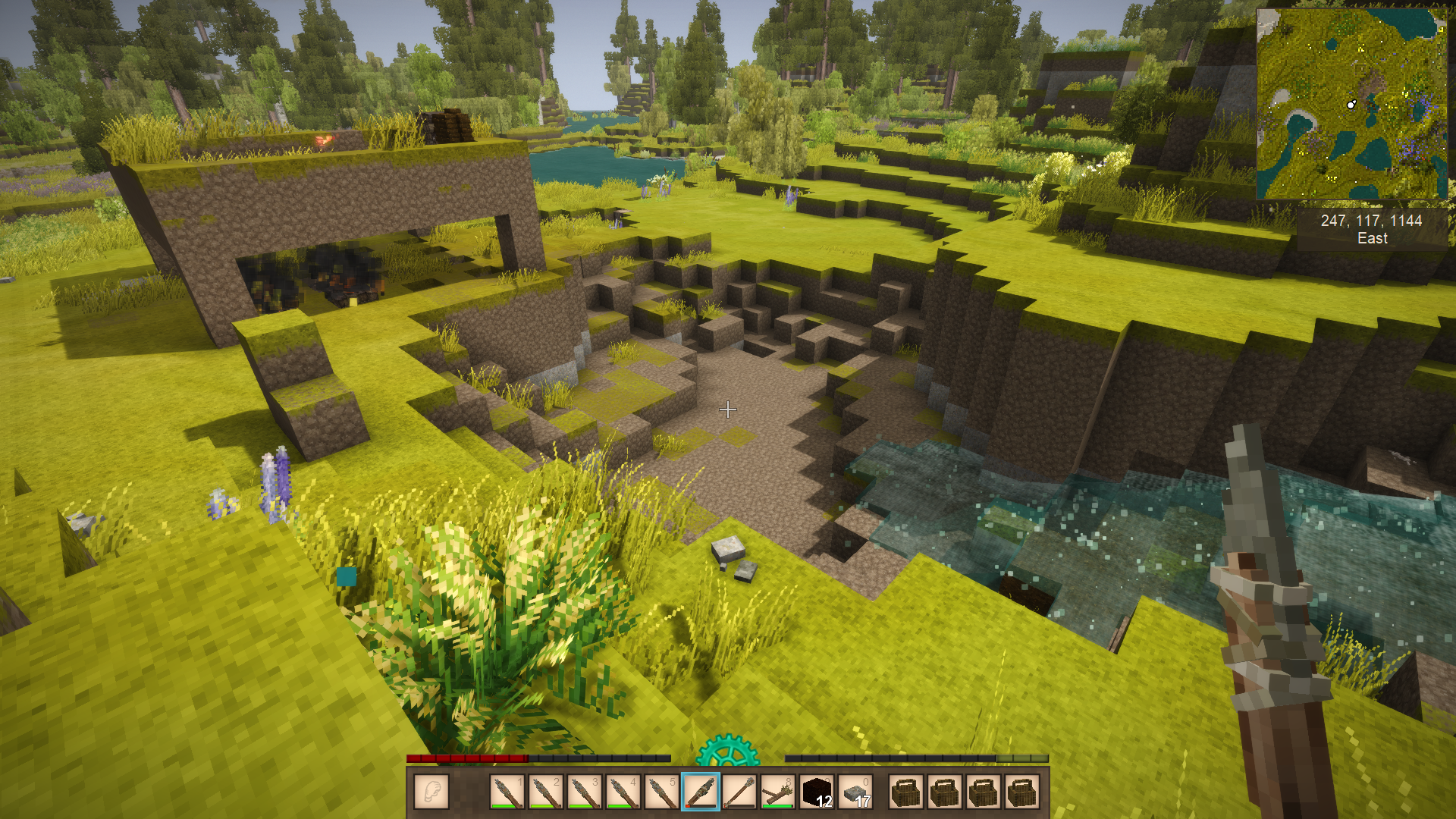Open the world minimap
This screenshot has width=1456, height=819.
(x=1351, y=104)
